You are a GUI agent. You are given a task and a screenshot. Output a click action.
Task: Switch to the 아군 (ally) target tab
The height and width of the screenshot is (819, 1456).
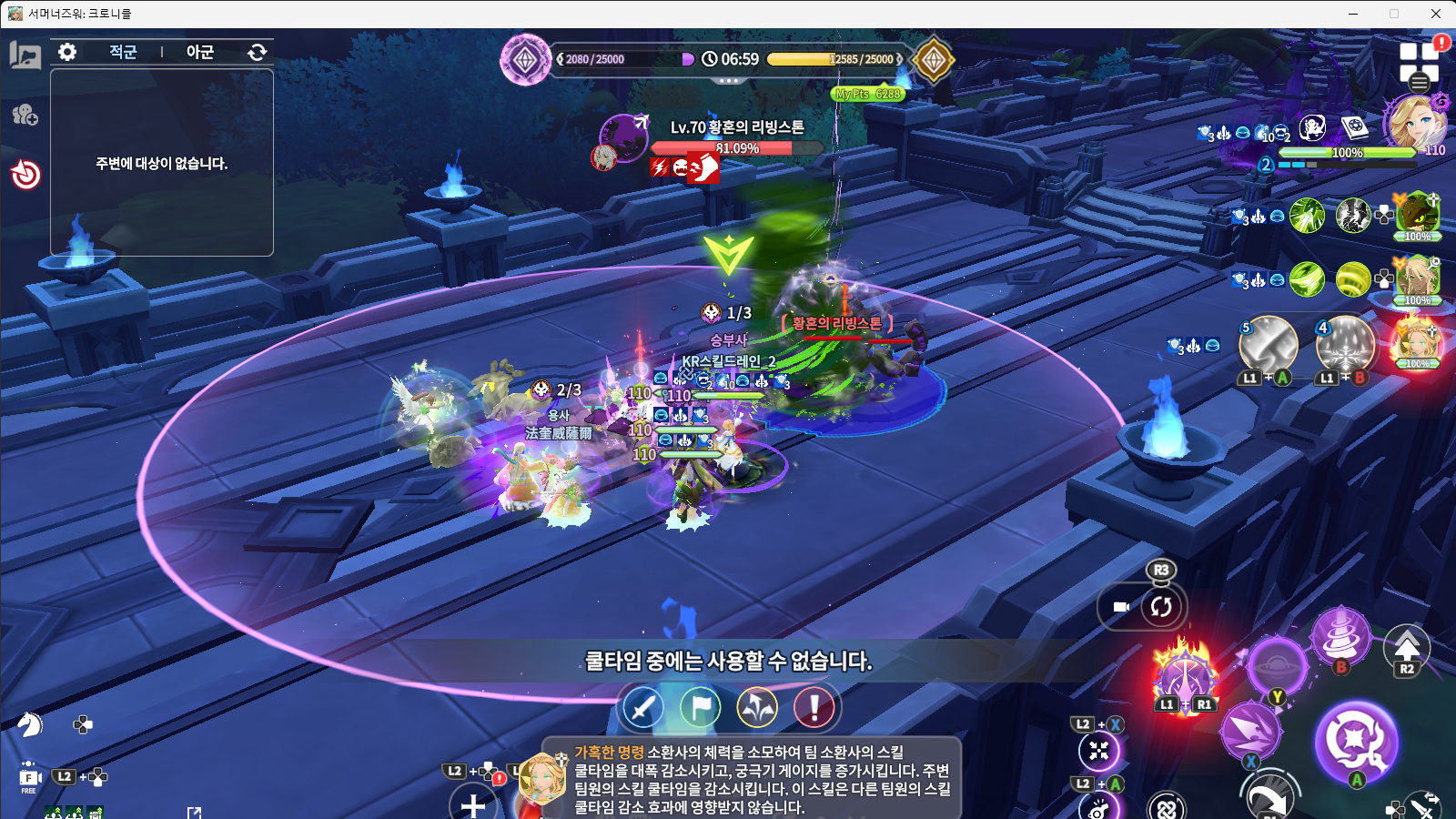(200, 52)
